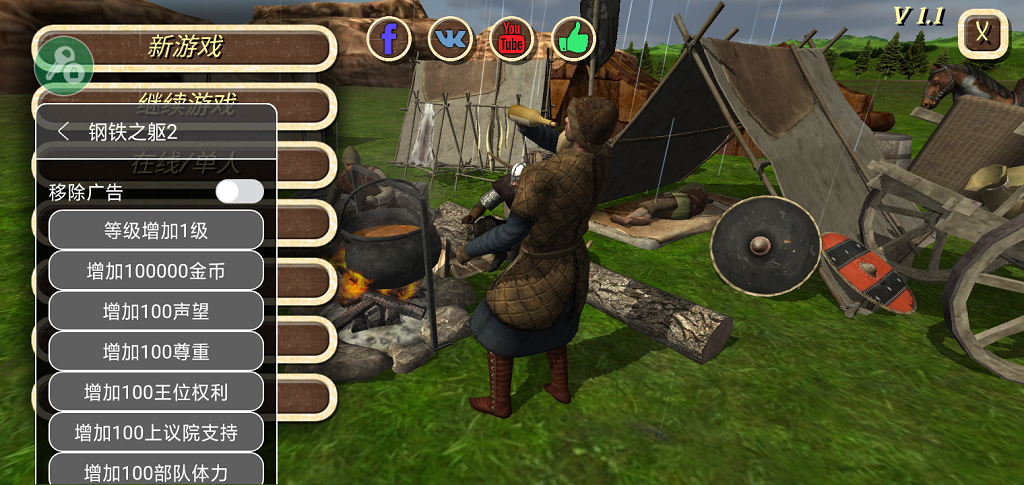
Task: Click the 增加100尊重 button
Action: (156, 351)
